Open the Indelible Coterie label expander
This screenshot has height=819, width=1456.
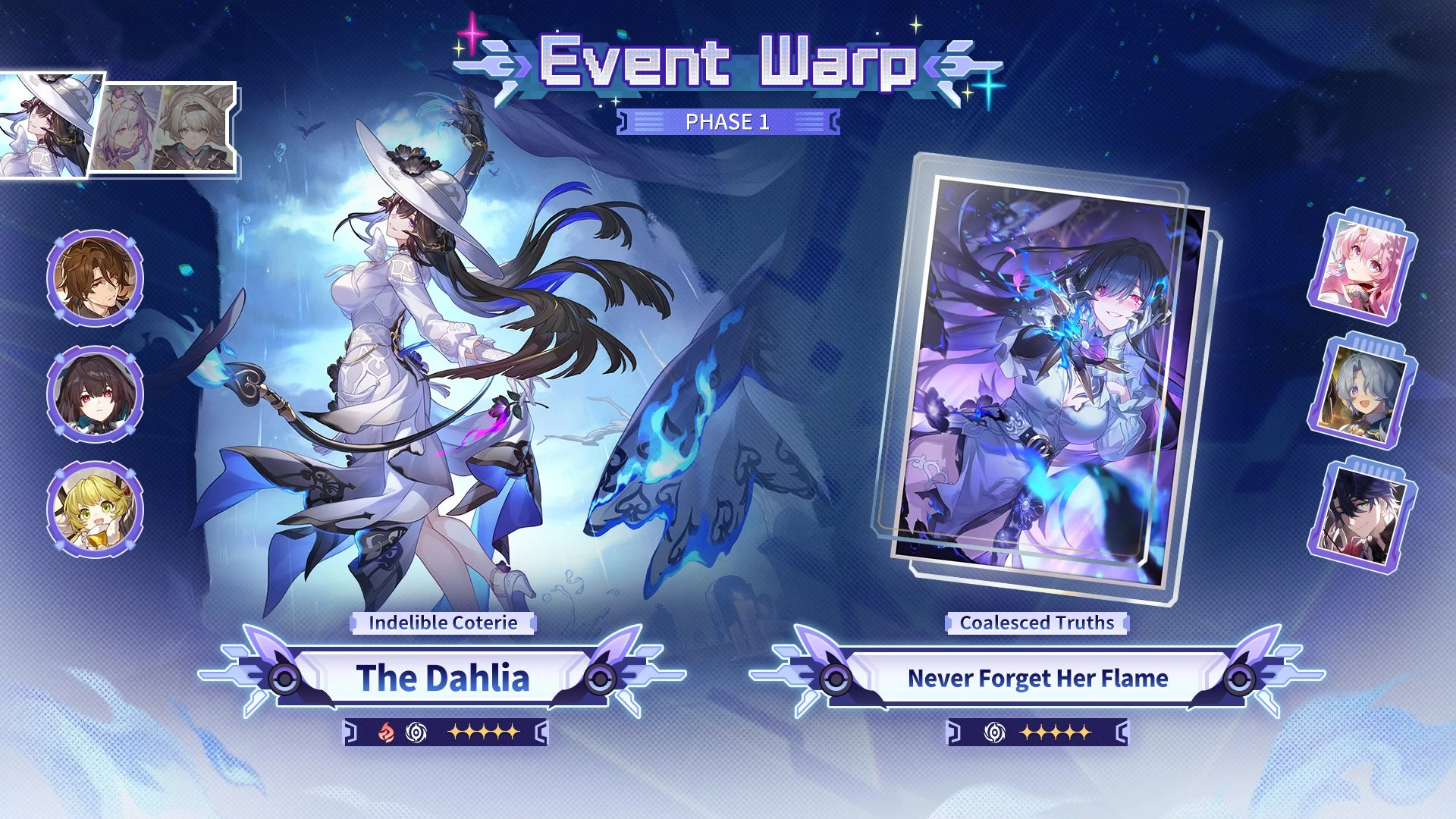point(442,623)
